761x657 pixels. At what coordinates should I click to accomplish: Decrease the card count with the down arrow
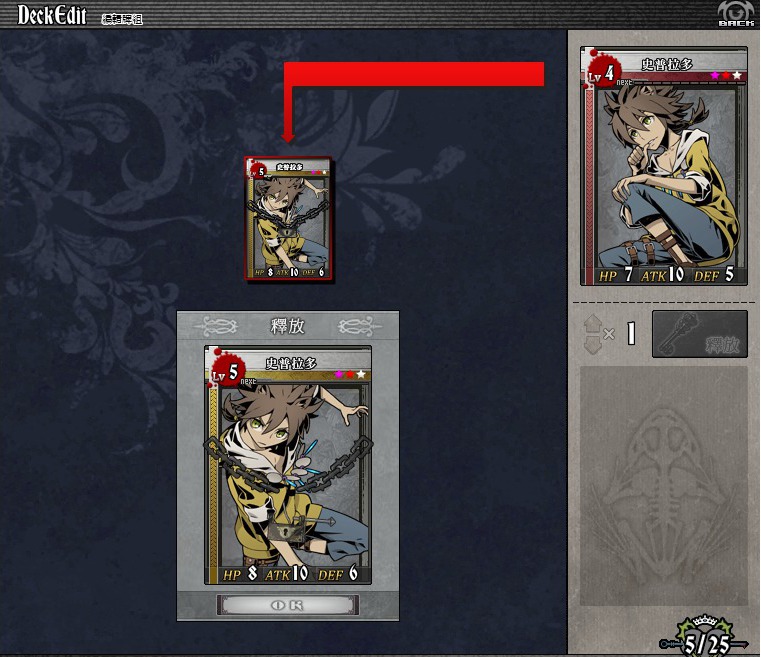591,343
